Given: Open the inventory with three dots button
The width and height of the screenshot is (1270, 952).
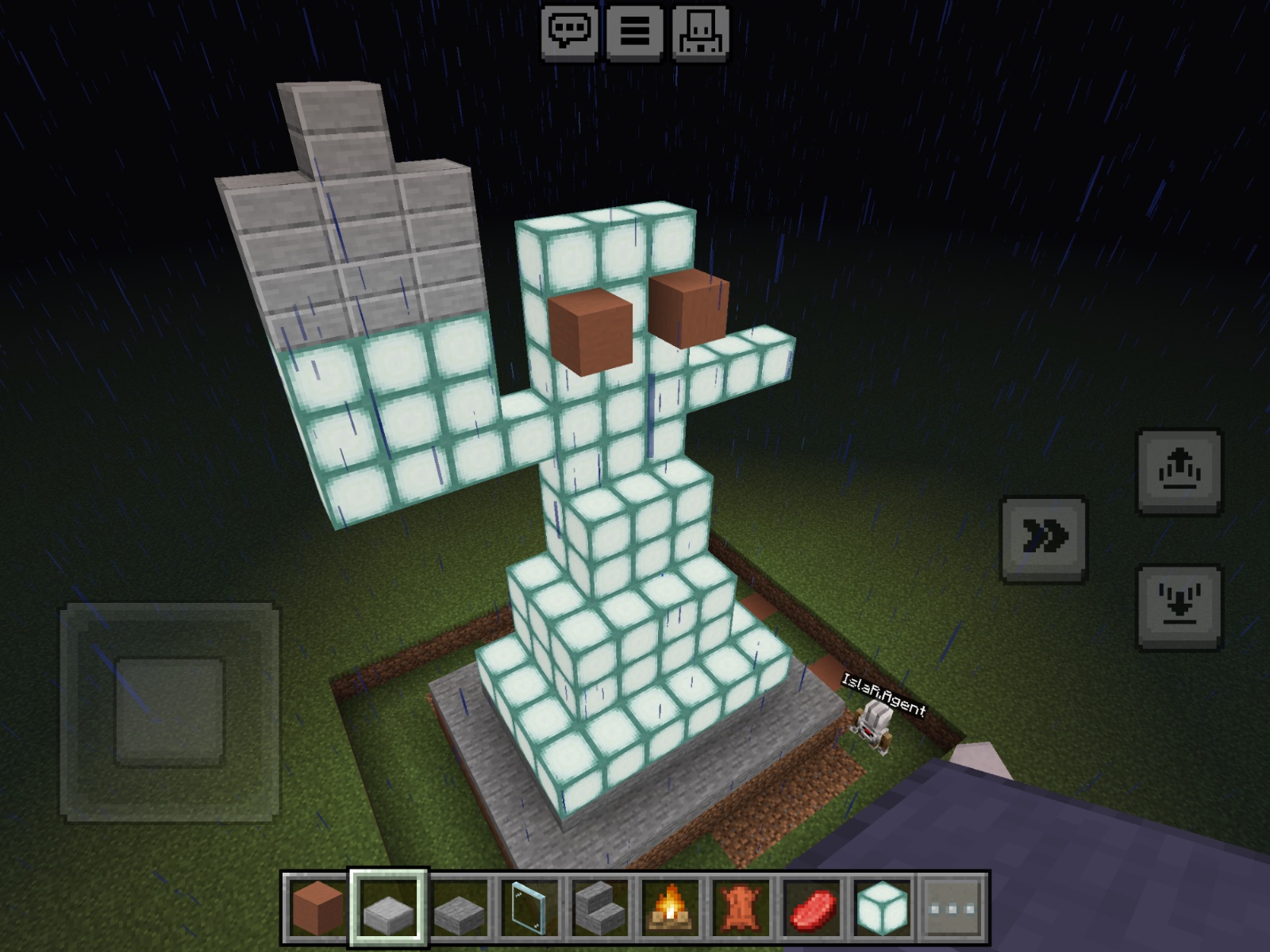Looking at the screenshot, I should pyautogui.click(x=952, y=908).
